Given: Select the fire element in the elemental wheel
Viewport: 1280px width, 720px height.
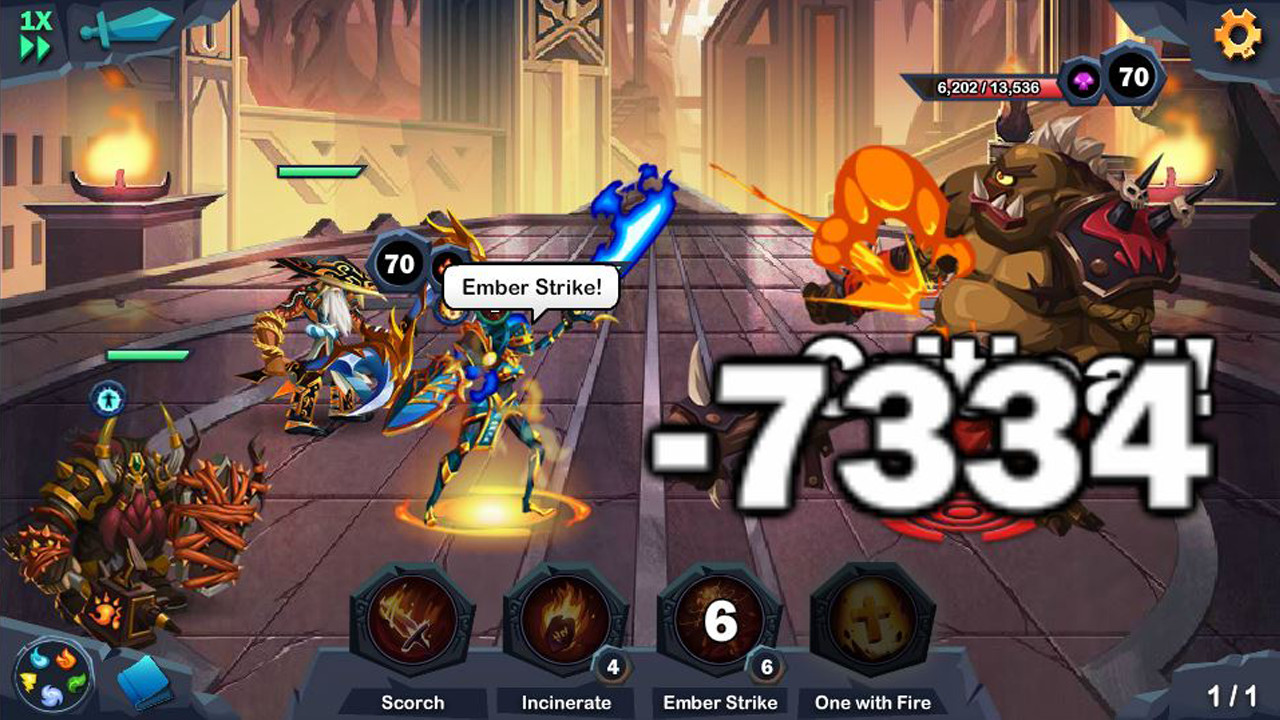Looking at the screenshot, I should 66,658.
